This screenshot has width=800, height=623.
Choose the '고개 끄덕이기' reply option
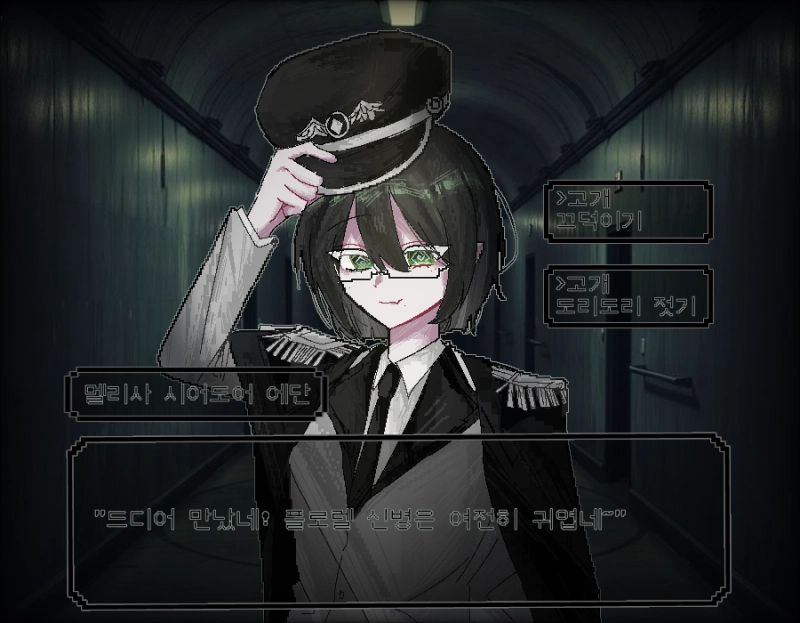[627, 209]
